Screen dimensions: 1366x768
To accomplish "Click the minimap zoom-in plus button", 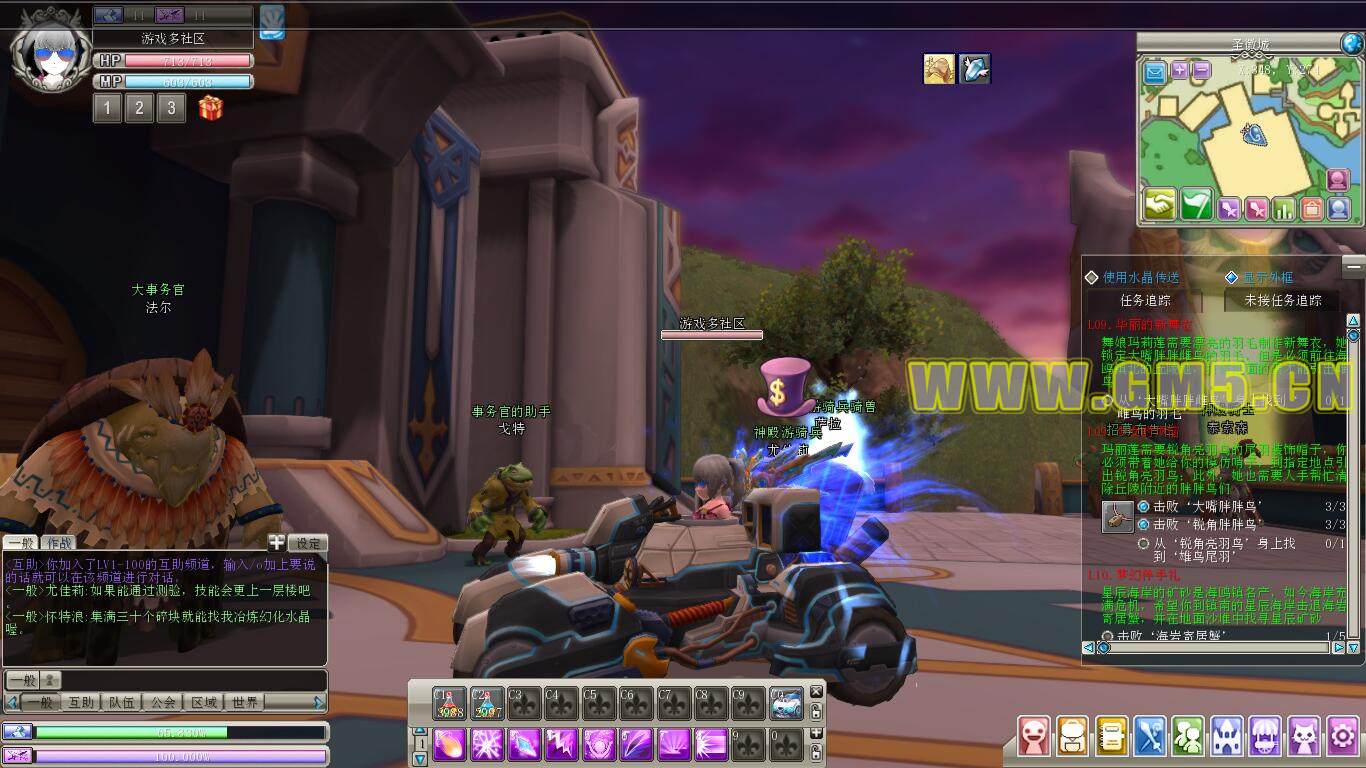I will 1180,71.
